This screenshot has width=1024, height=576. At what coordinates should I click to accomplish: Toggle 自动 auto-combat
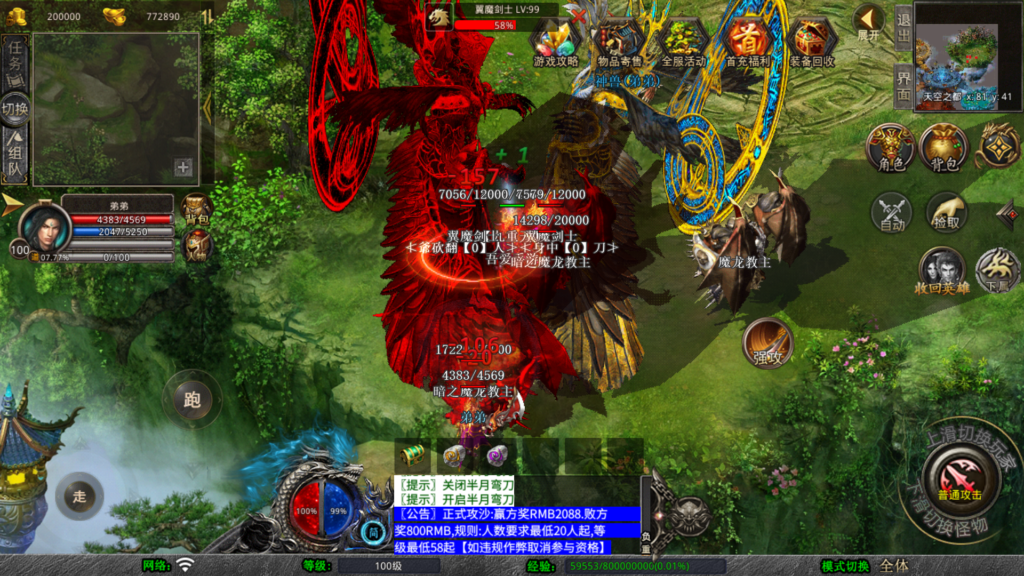click(890, 213)
